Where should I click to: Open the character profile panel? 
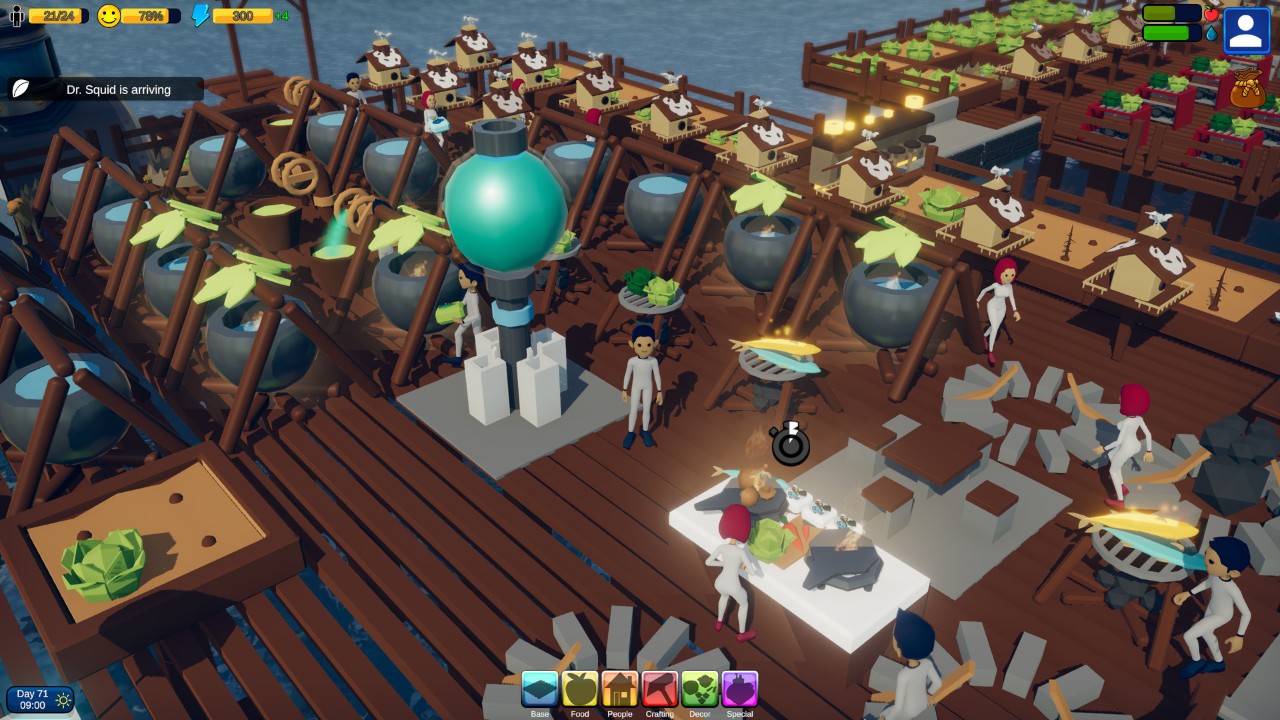1247,29
